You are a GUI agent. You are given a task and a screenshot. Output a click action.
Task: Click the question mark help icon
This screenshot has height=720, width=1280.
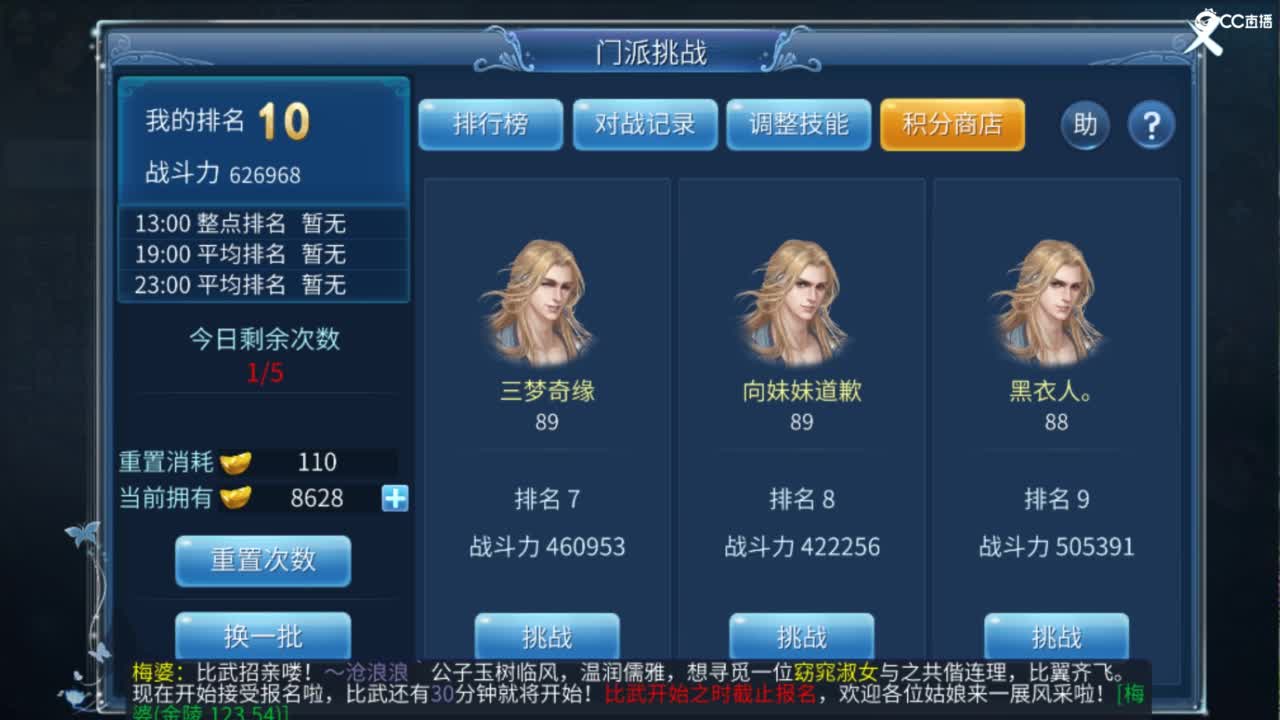[x=1153, y=125]
